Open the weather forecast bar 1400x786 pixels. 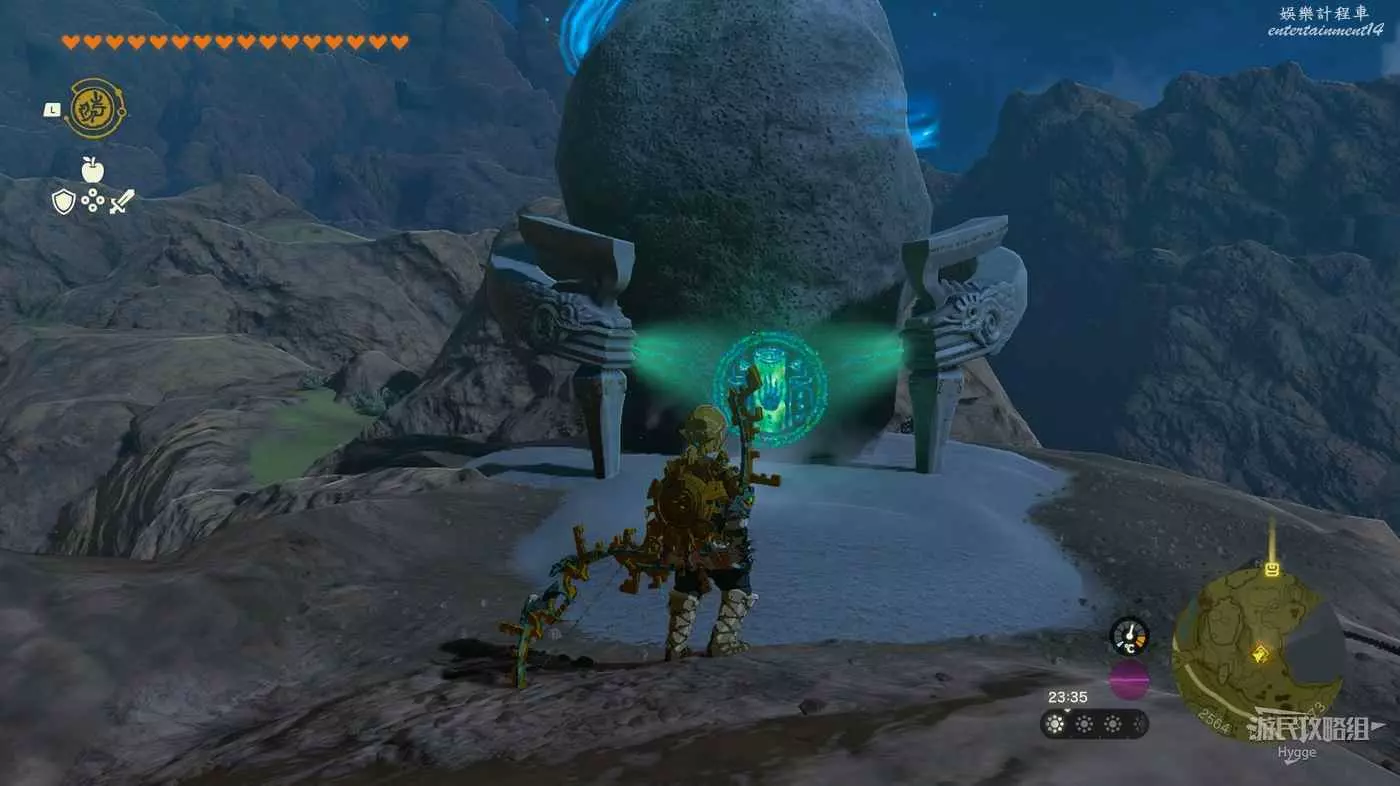pos(1094,724)
